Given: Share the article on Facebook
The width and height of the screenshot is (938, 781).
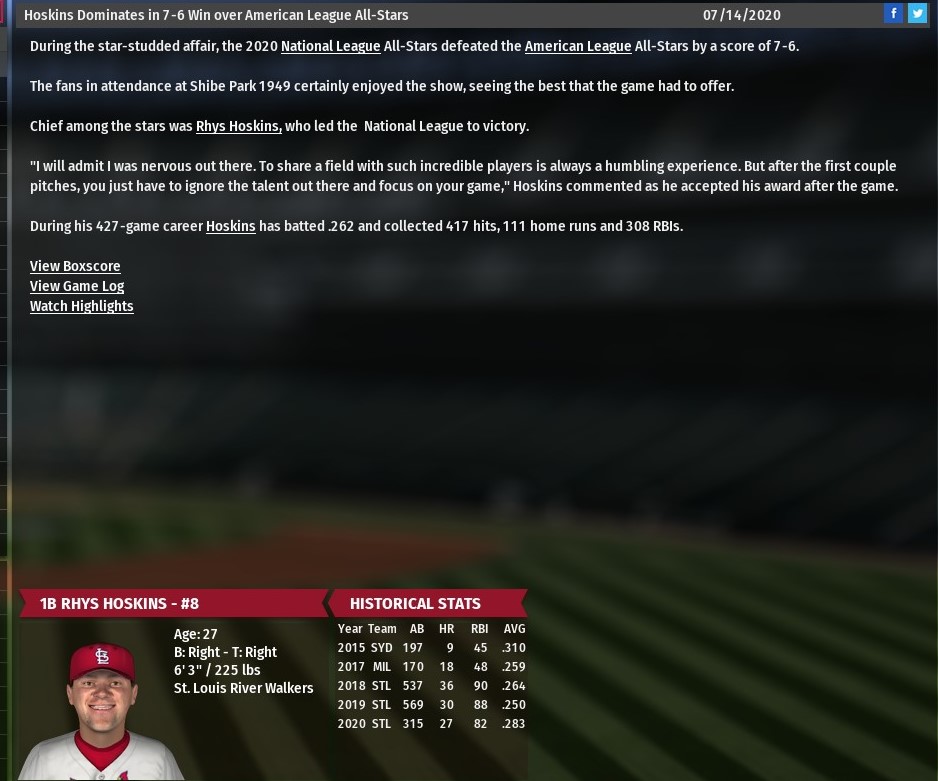Looking at the screenshot, I should (x=894, y=14).
